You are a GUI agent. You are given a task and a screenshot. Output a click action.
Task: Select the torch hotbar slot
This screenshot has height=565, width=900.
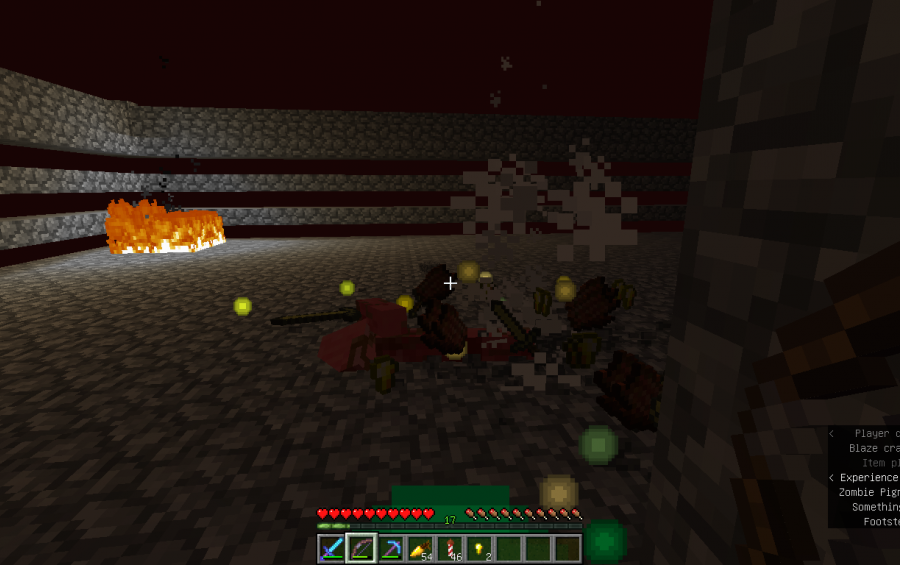click(480, 548)
